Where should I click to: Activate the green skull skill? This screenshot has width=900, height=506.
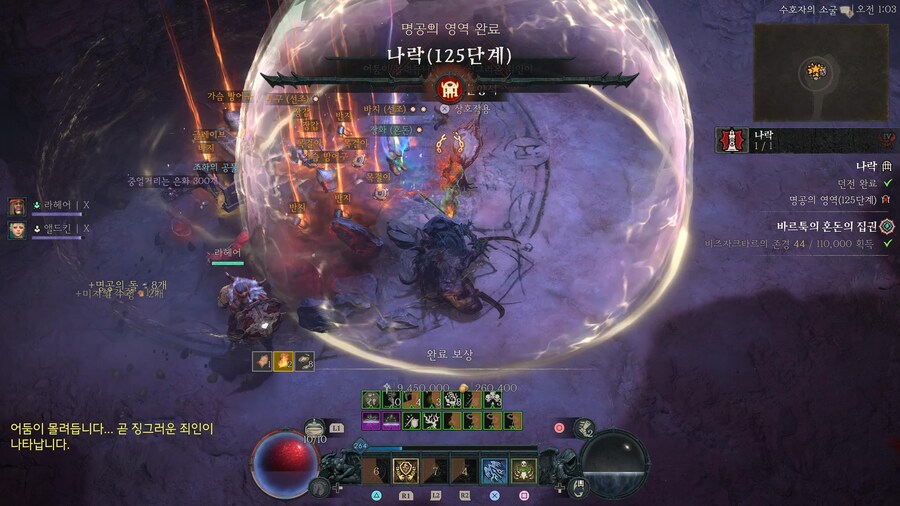click(x=523, y=470)
